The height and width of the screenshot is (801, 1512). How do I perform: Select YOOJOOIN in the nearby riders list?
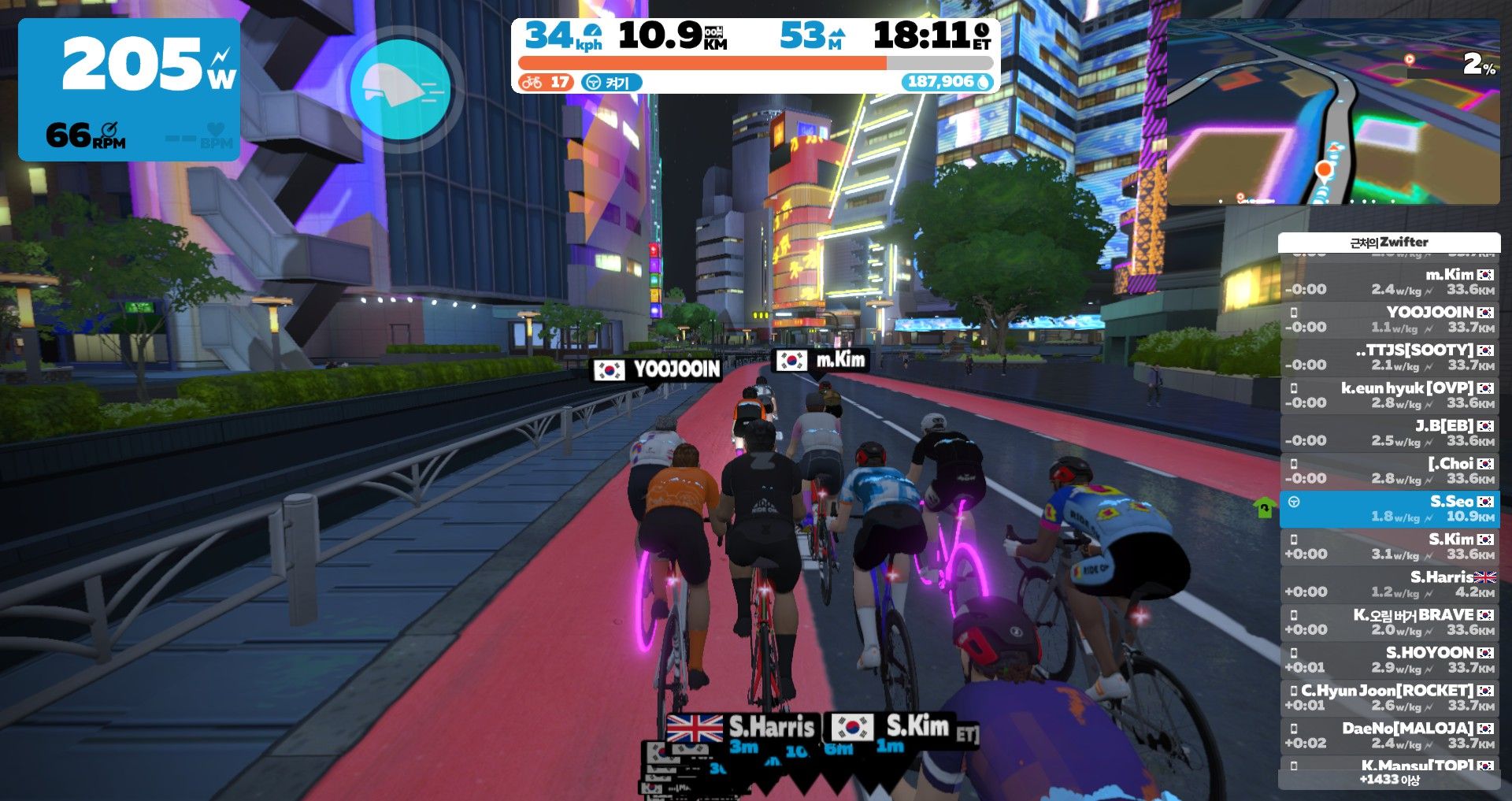(1389, 320)
